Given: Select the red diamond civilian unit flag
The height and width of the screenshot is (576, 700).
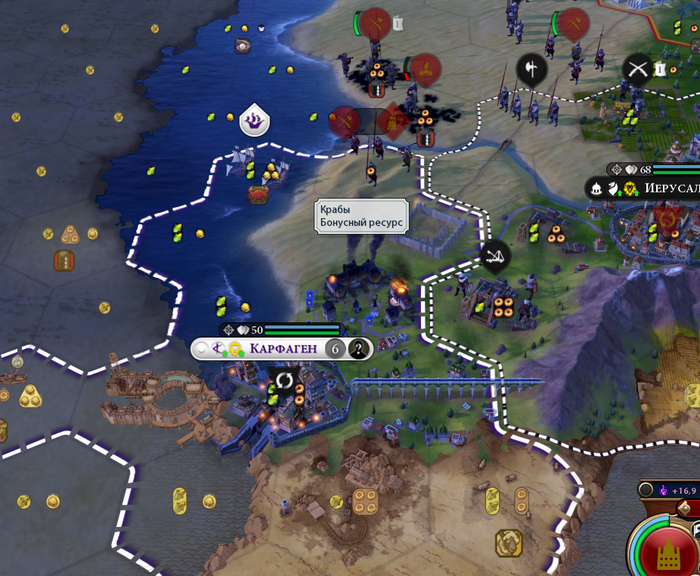Looking at the screenshot, I should [393, 122].
